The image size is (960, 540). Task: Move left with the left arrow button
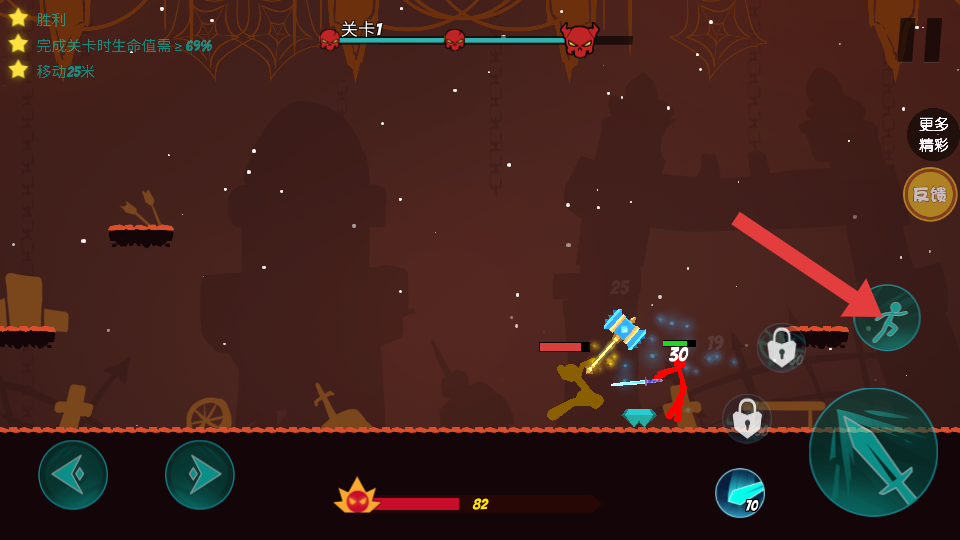(73, 474)
